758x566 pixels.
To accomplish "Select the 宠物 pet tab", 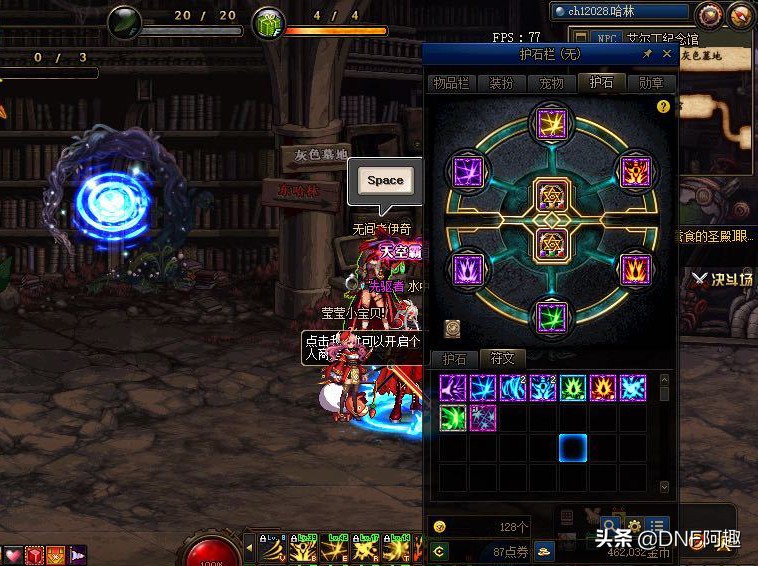I will 552,83.
